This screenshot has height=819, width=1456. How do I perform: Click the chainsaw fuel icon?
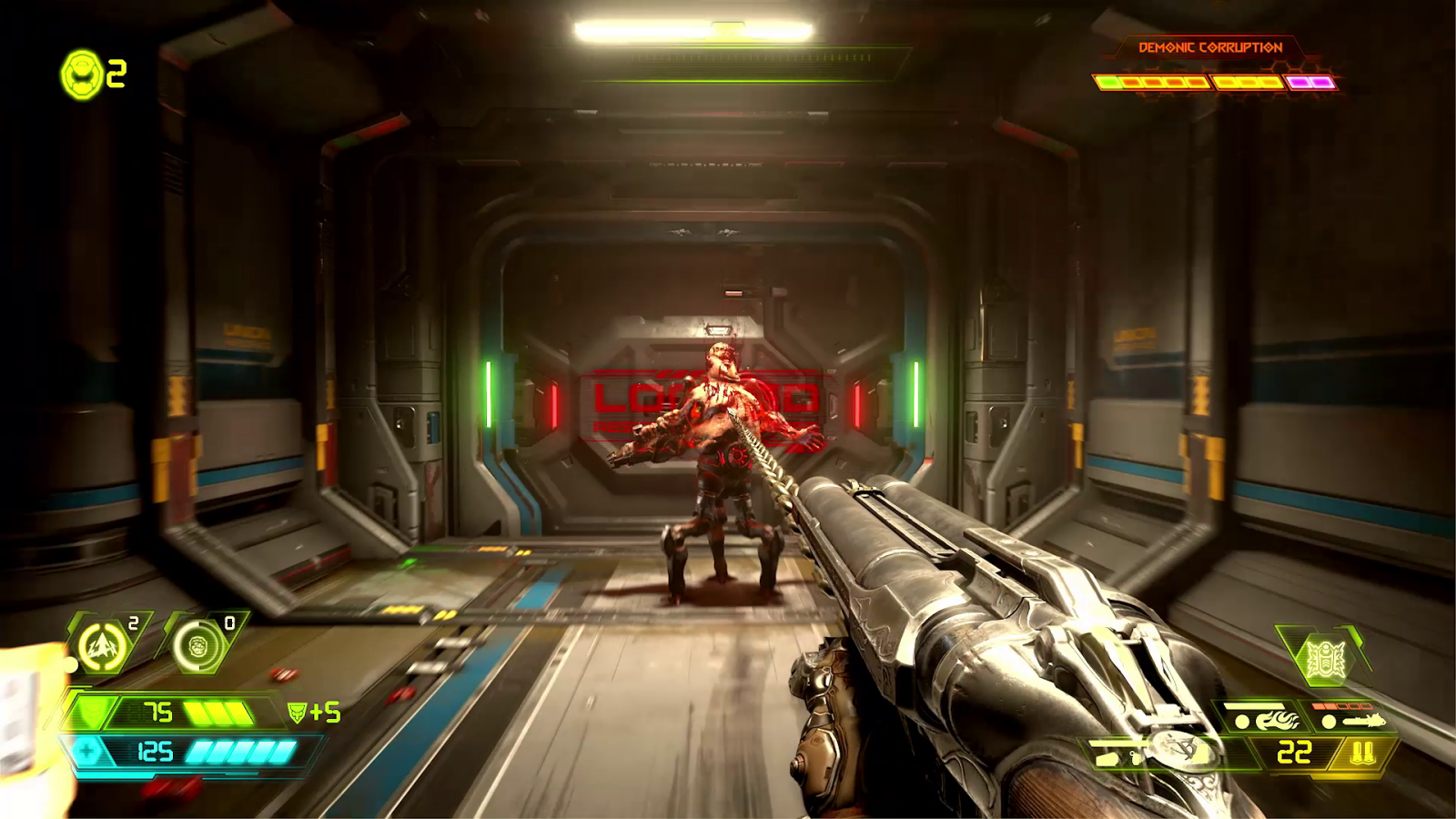point(1363,721)
